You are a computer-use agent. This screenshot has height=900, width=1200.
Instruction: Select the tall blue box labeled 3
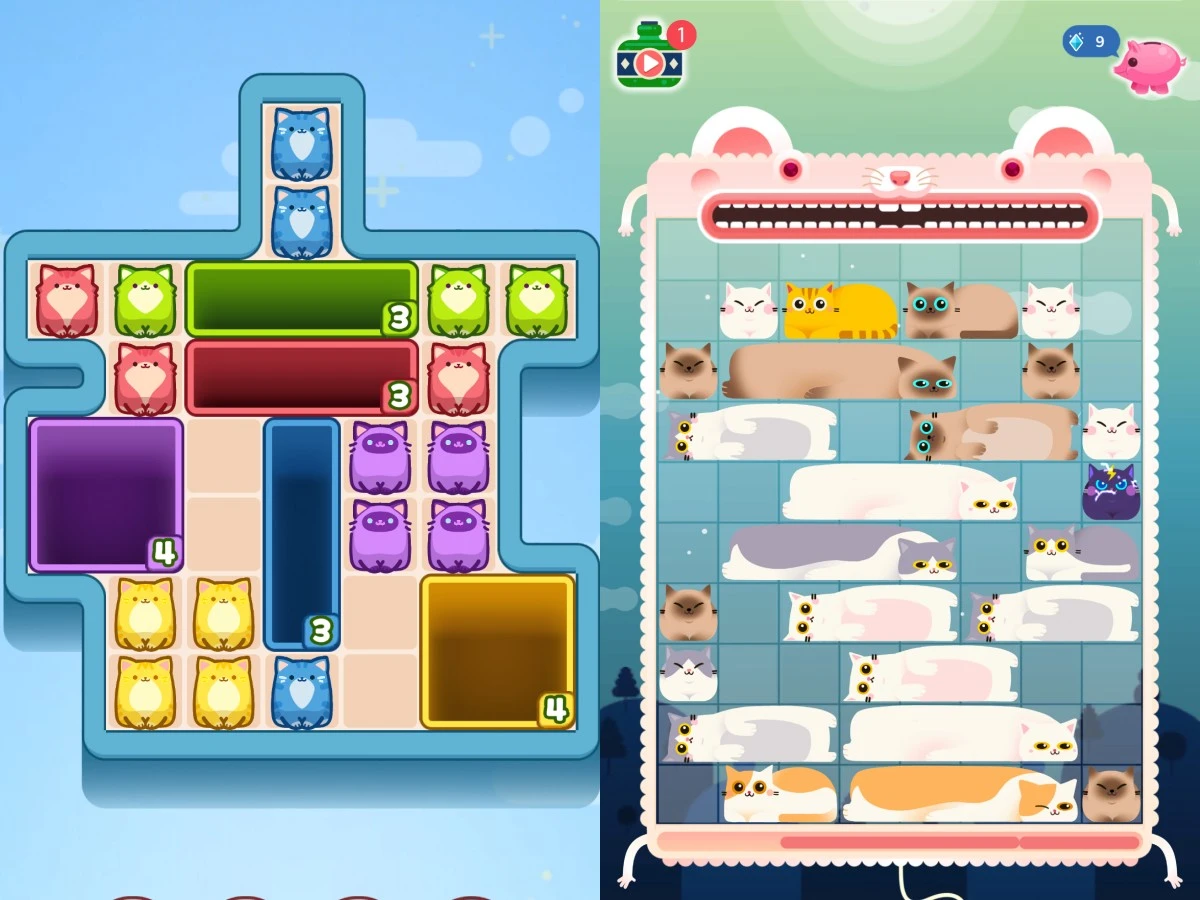click(x=302, y=533)
